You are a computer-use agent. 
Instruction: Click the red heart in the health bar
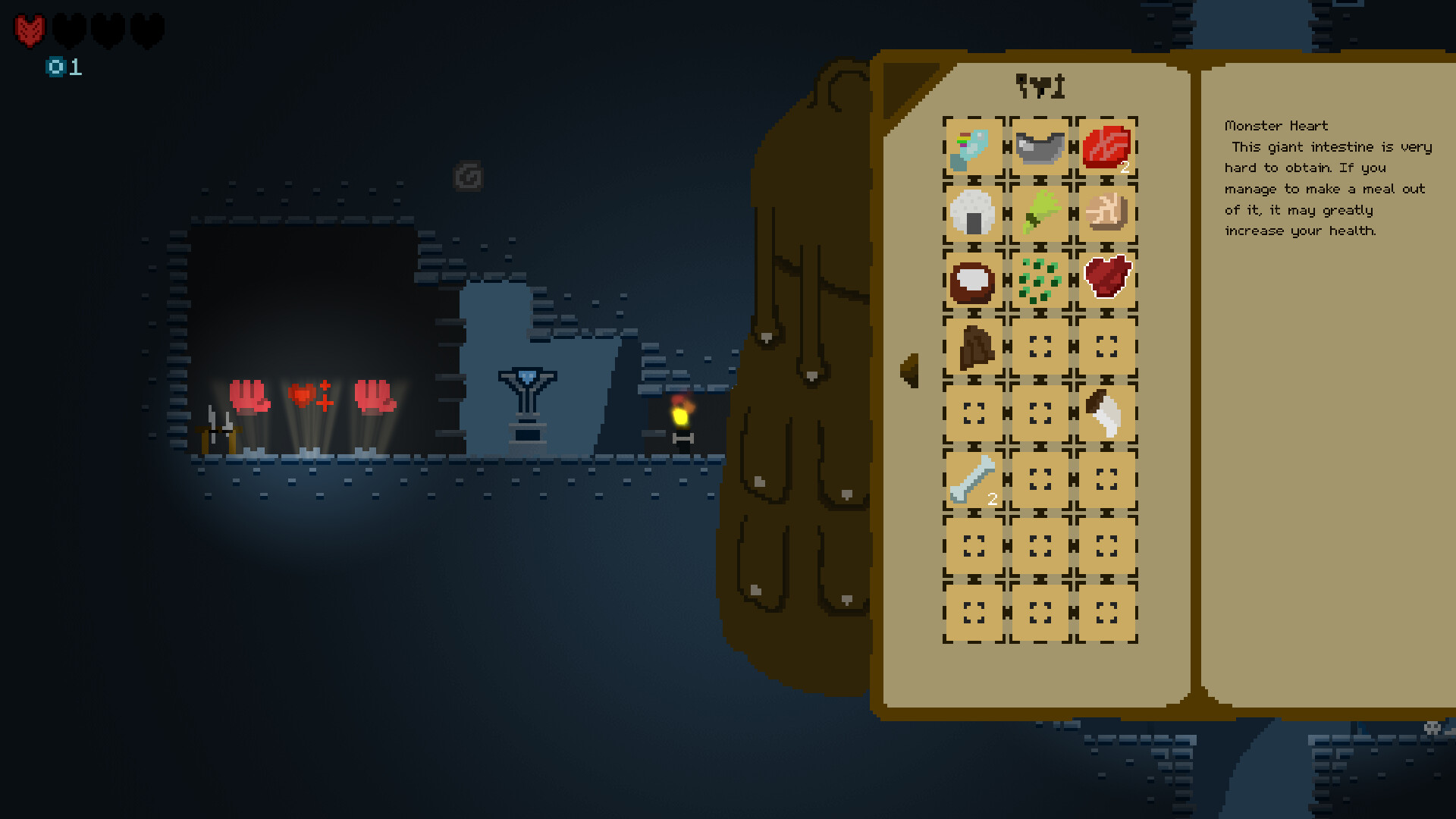pyautogui.click(x=28, y=28)
